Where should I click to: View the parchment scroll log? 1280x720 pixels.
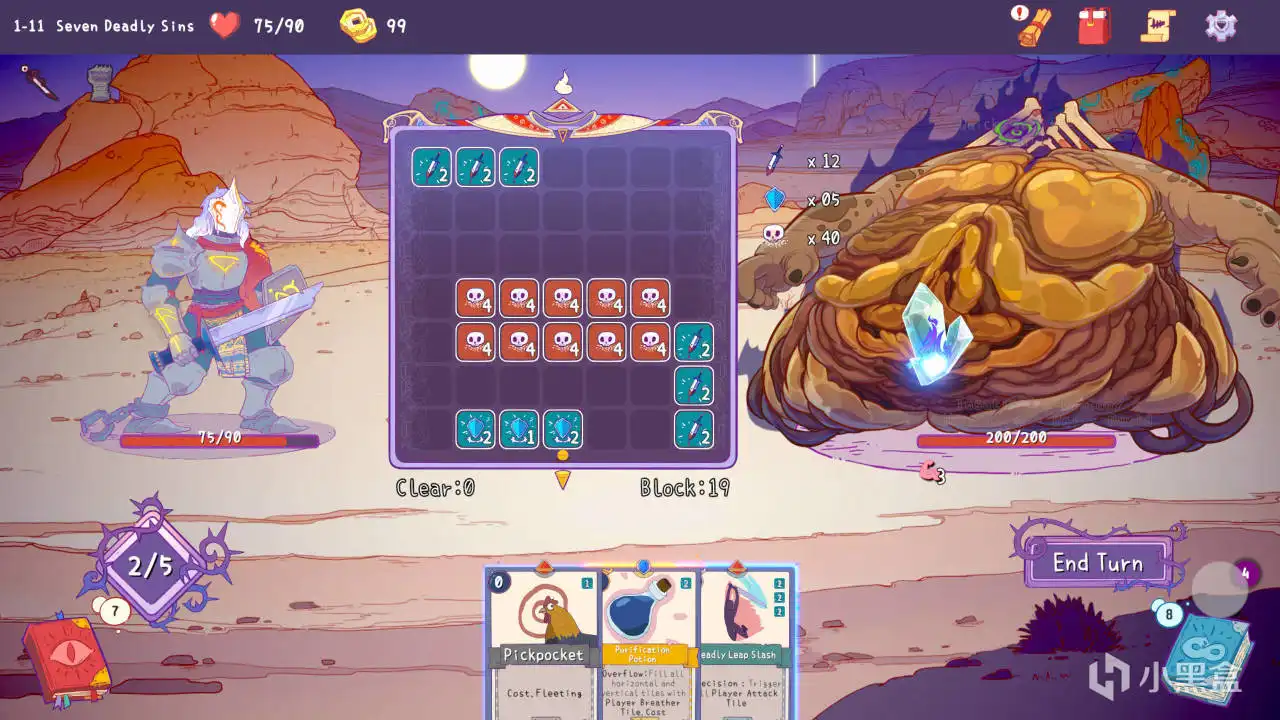pyautogui.click(x=1158, y=25)
